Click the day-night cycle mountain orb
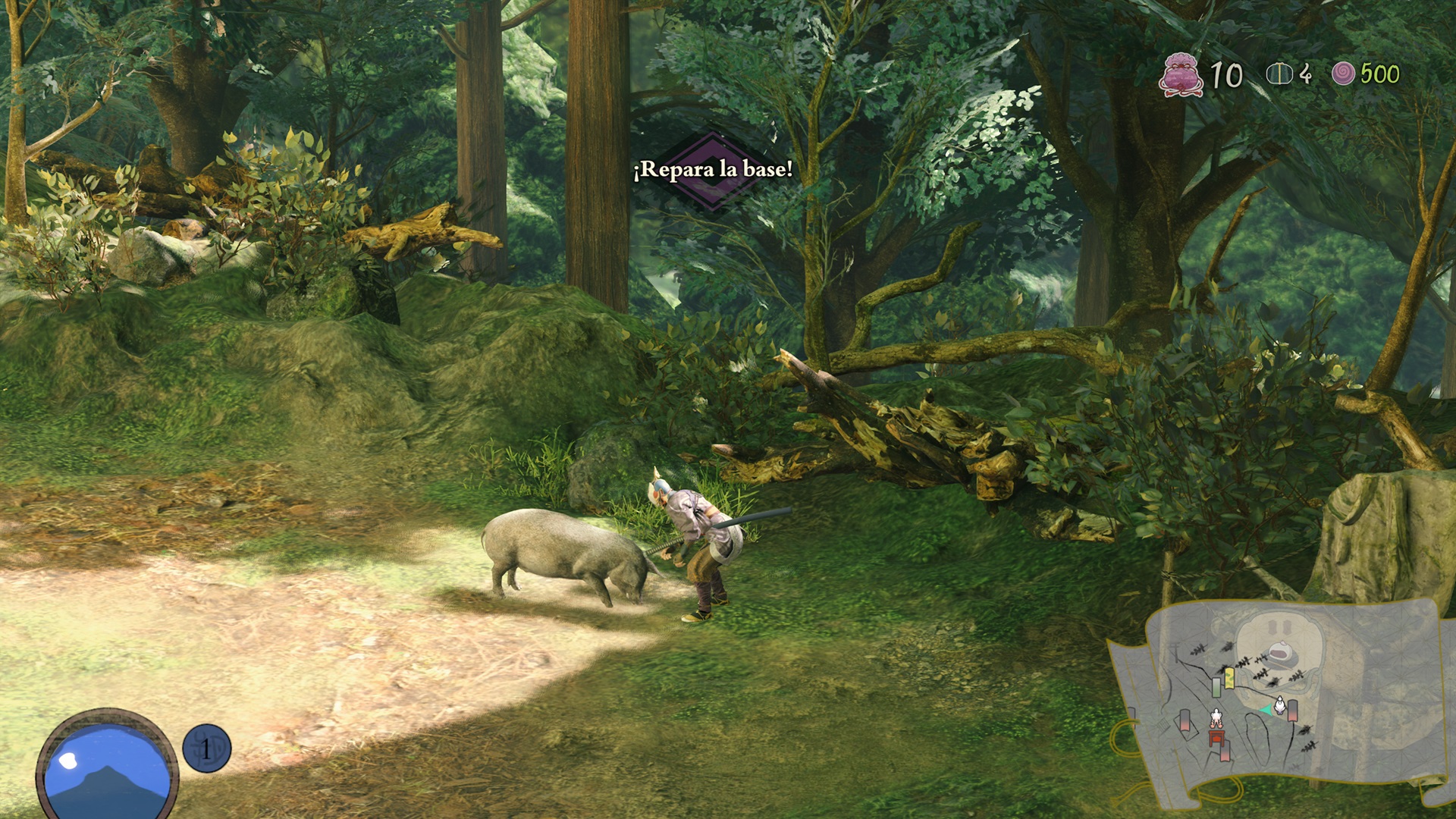The width and height of the screenshot is (1456, 819). pos(106,767)
